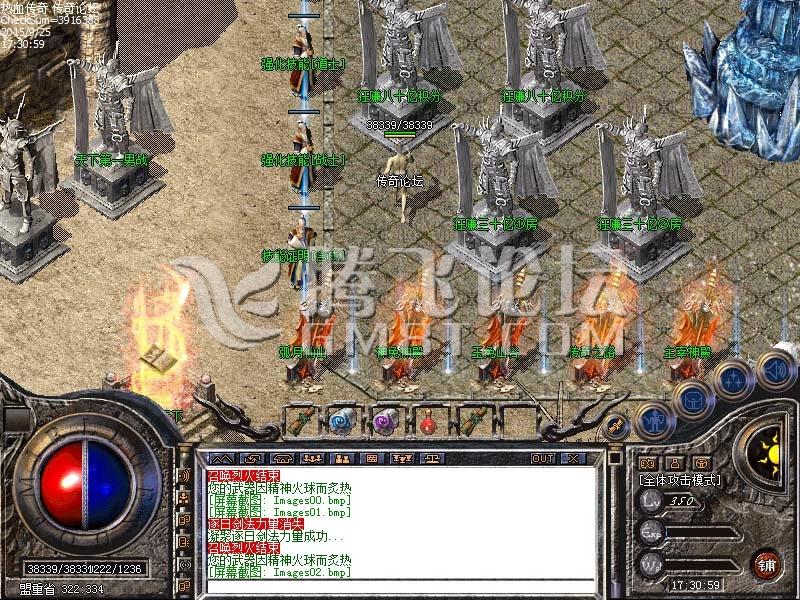
Task: Close the chat panel with the X button
Action: [x=573, y=458]
